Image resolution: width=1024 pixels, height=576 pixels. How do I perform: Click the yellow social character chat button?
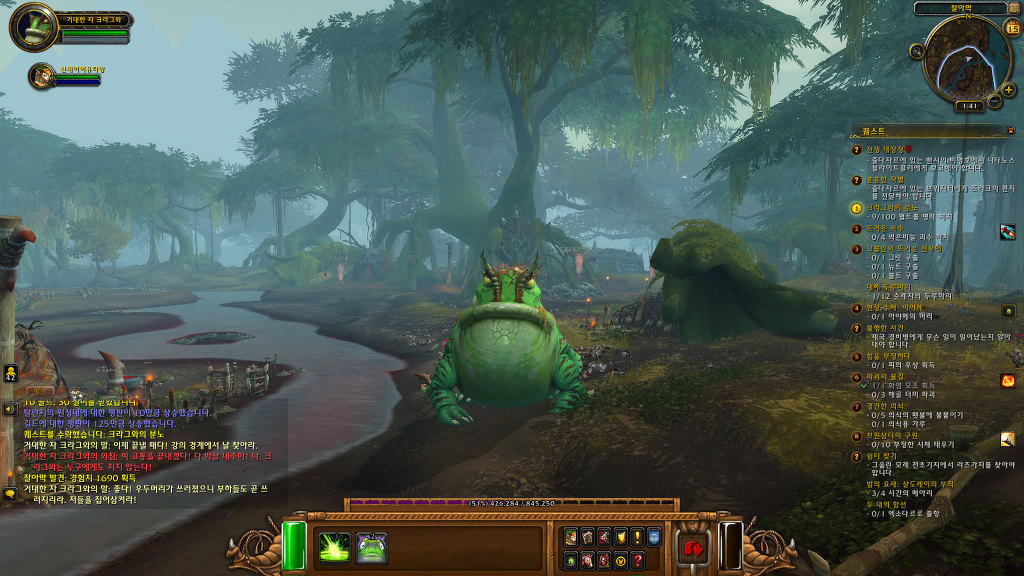tap(10, 373)
